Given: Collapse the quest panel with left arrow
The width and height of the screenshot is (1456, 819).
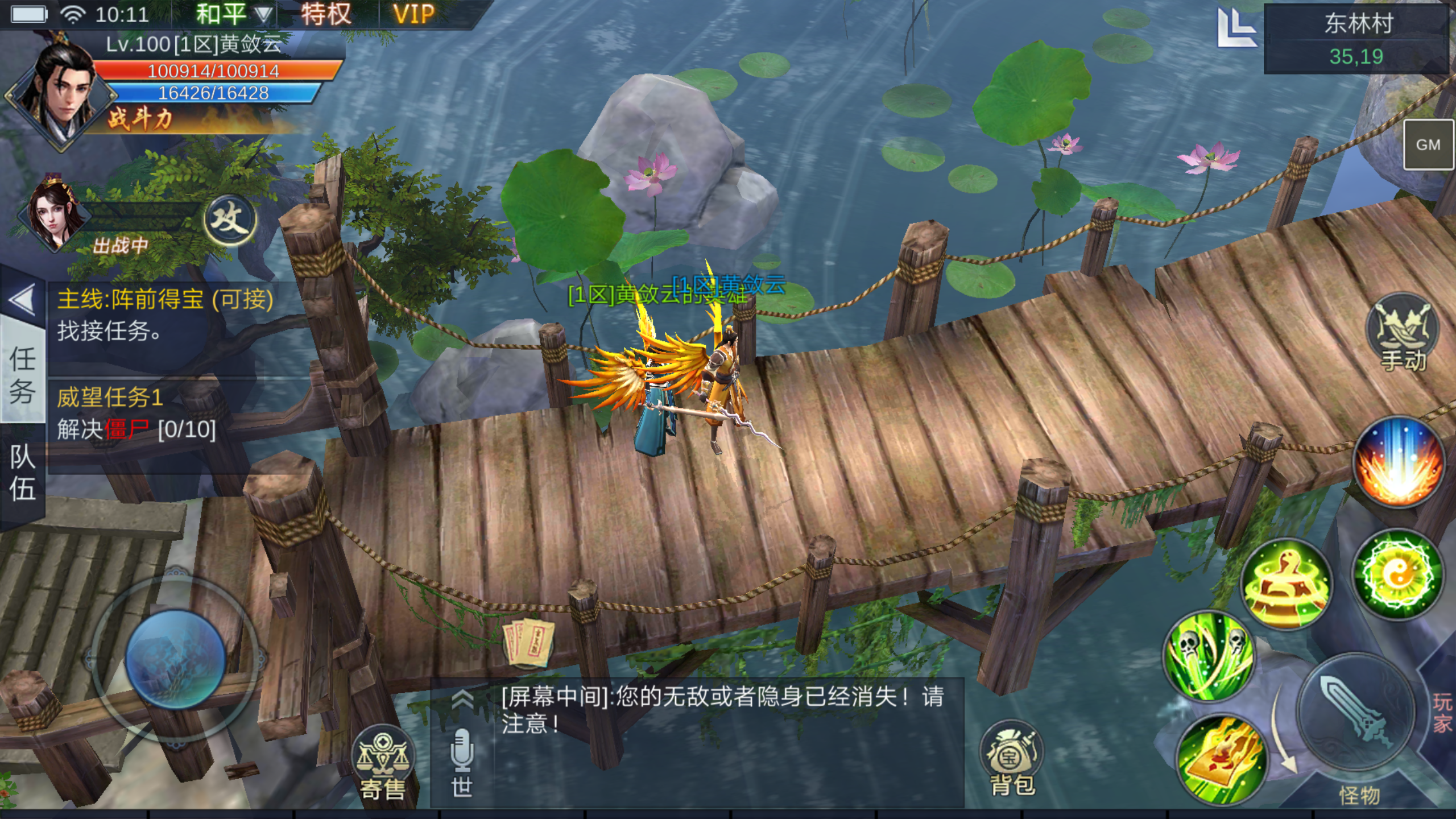Looking at the screenshot, I should [23, 300].
